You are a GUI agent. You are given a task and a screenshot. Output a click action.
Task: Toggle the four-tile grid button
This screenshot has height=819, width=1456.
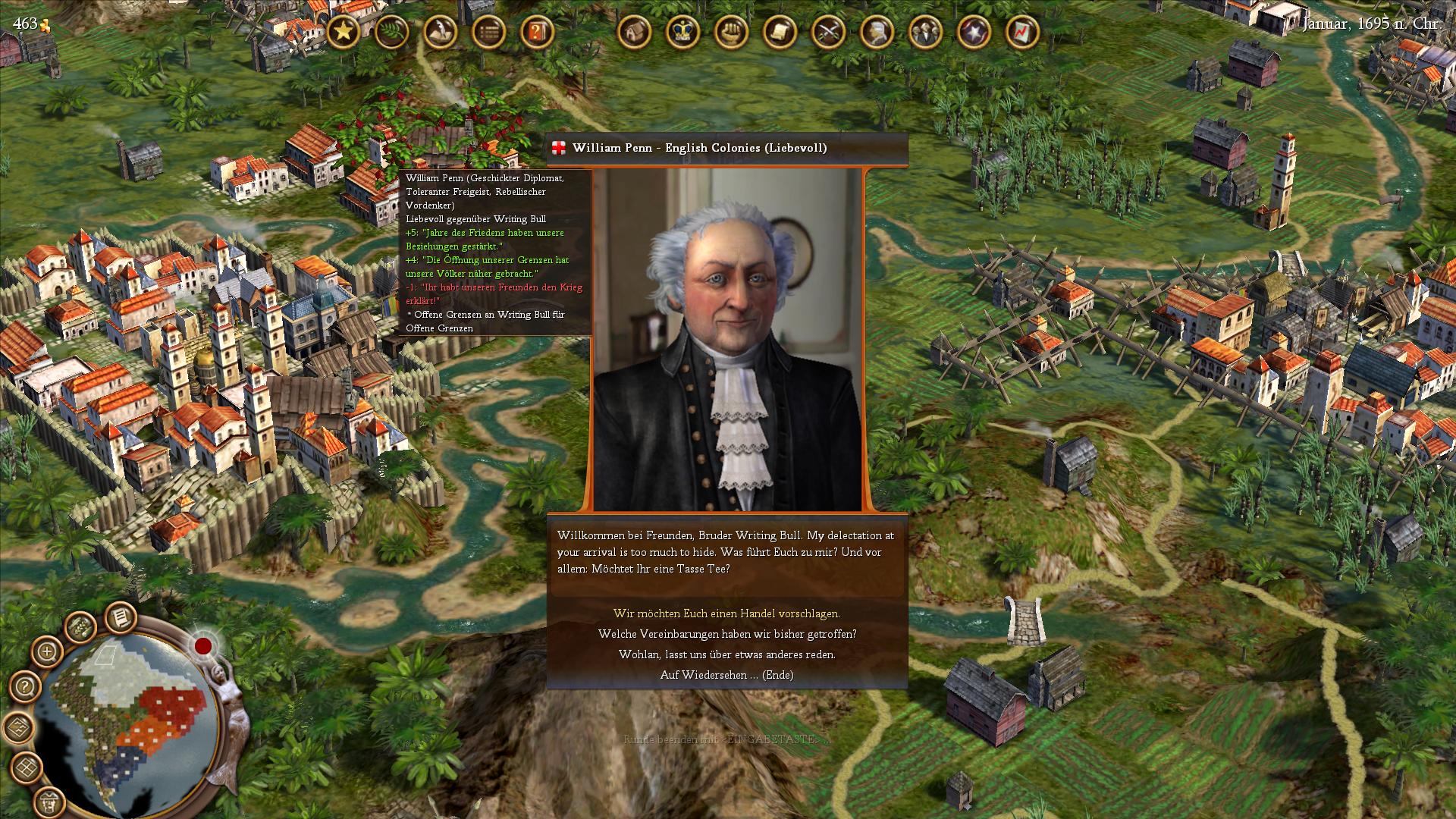click(25, 767)
